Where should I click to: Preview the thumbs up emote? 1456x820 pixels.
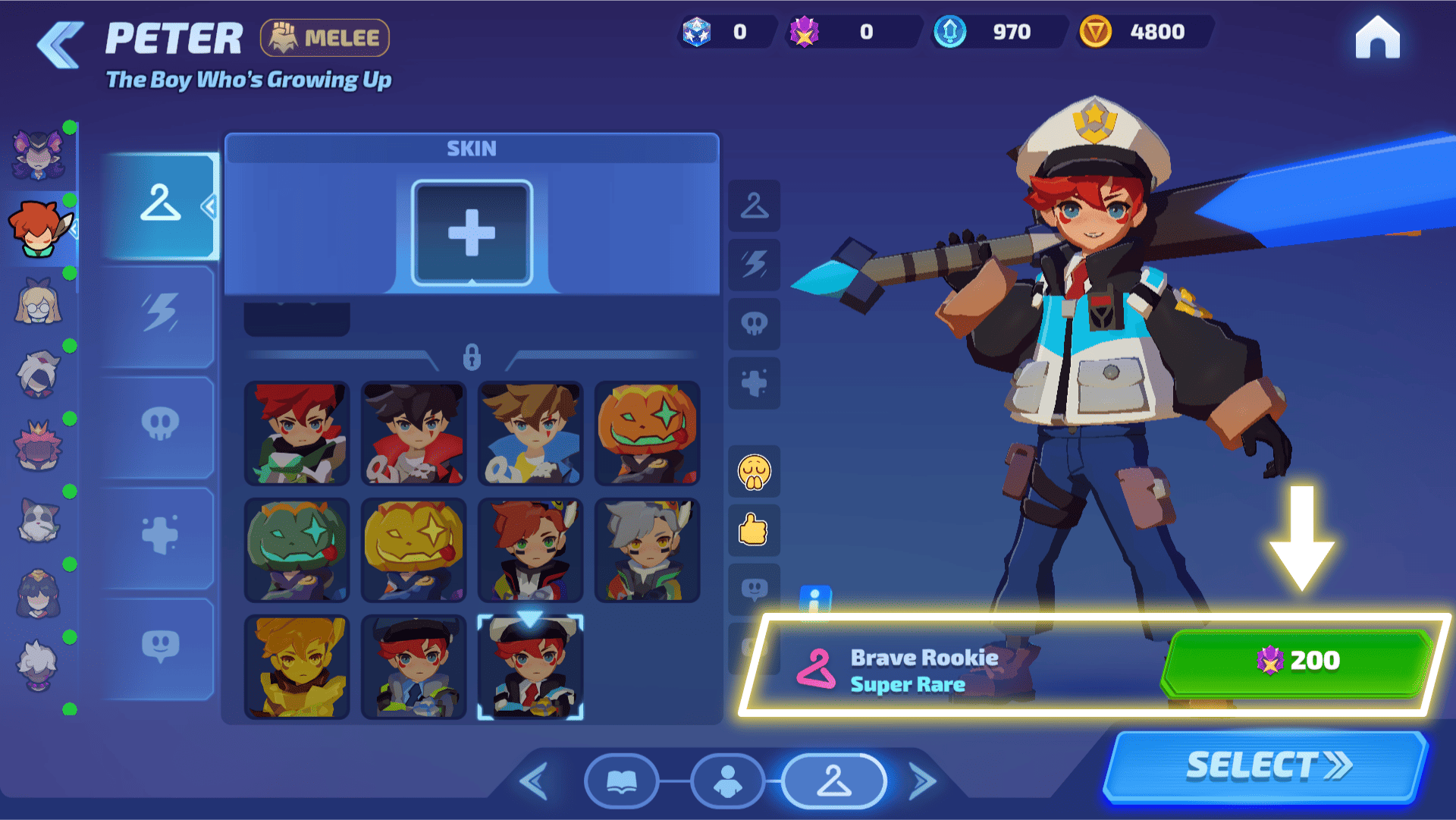[x=754, y=529]
